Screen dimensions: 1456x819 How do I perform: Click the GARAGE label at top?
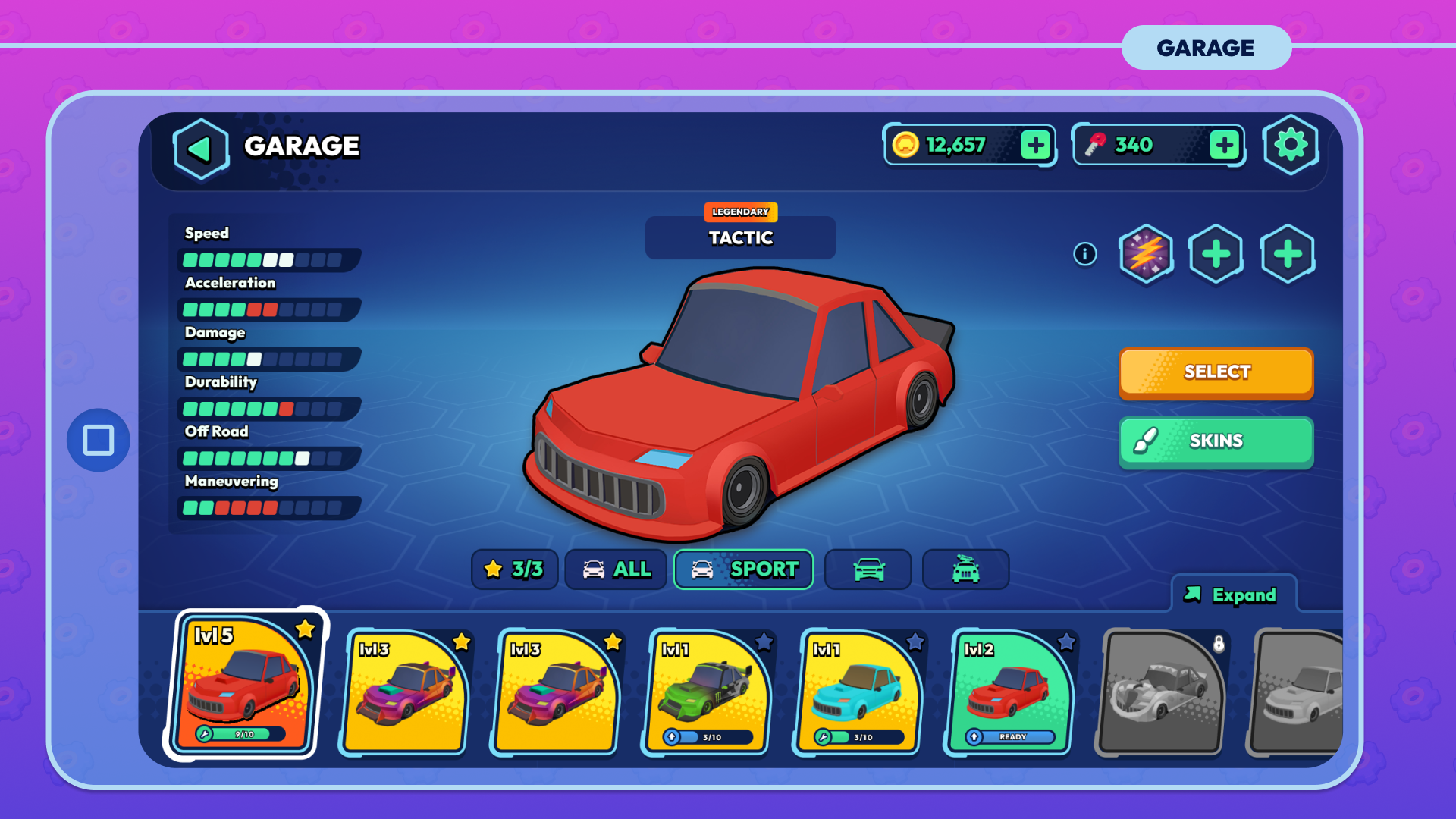(x=1206, y=48)
